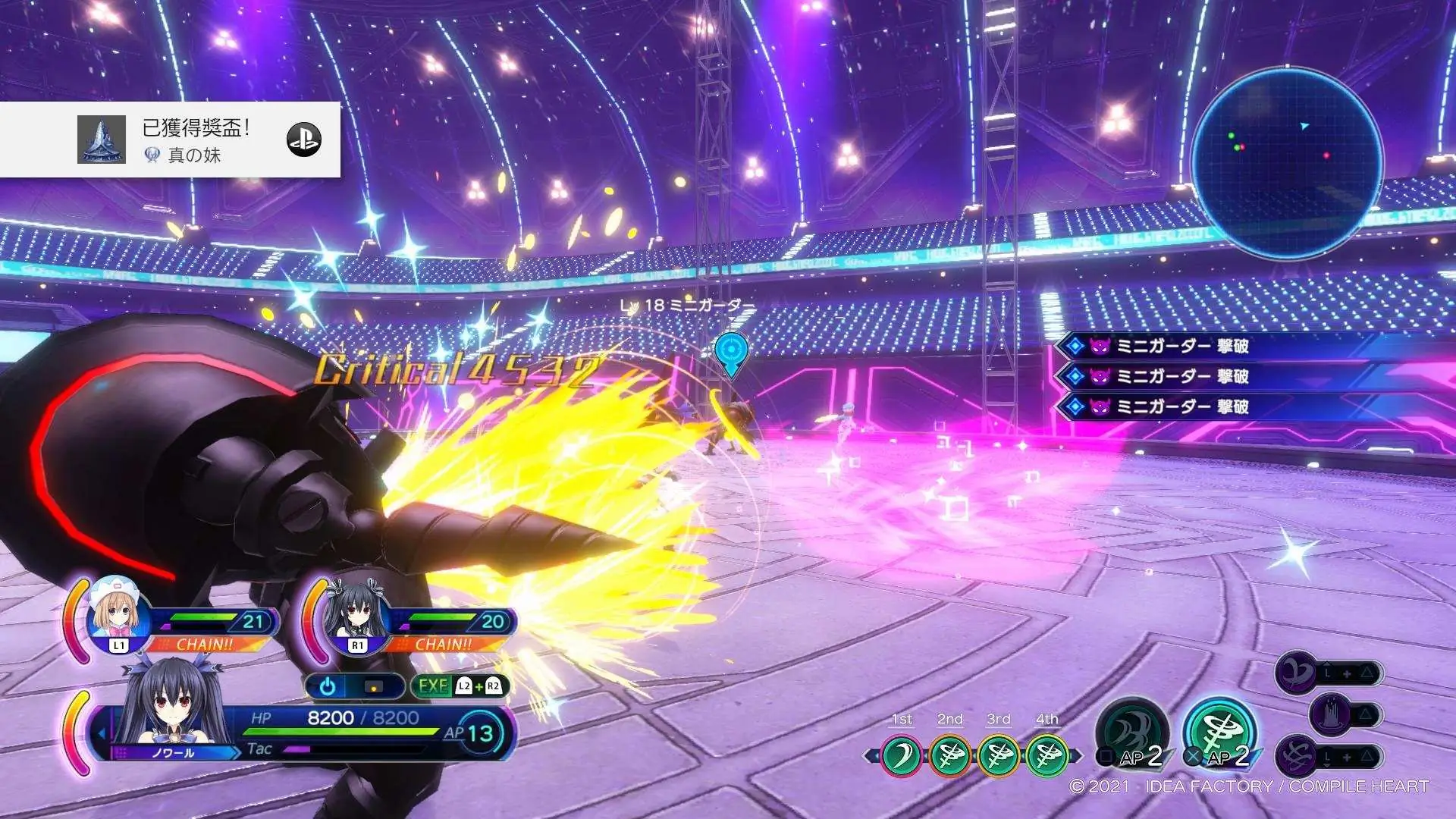Click the enemy target lock-on marker
The height and width of the screenshot is (819, 1456).
click(x=731, y=351)
